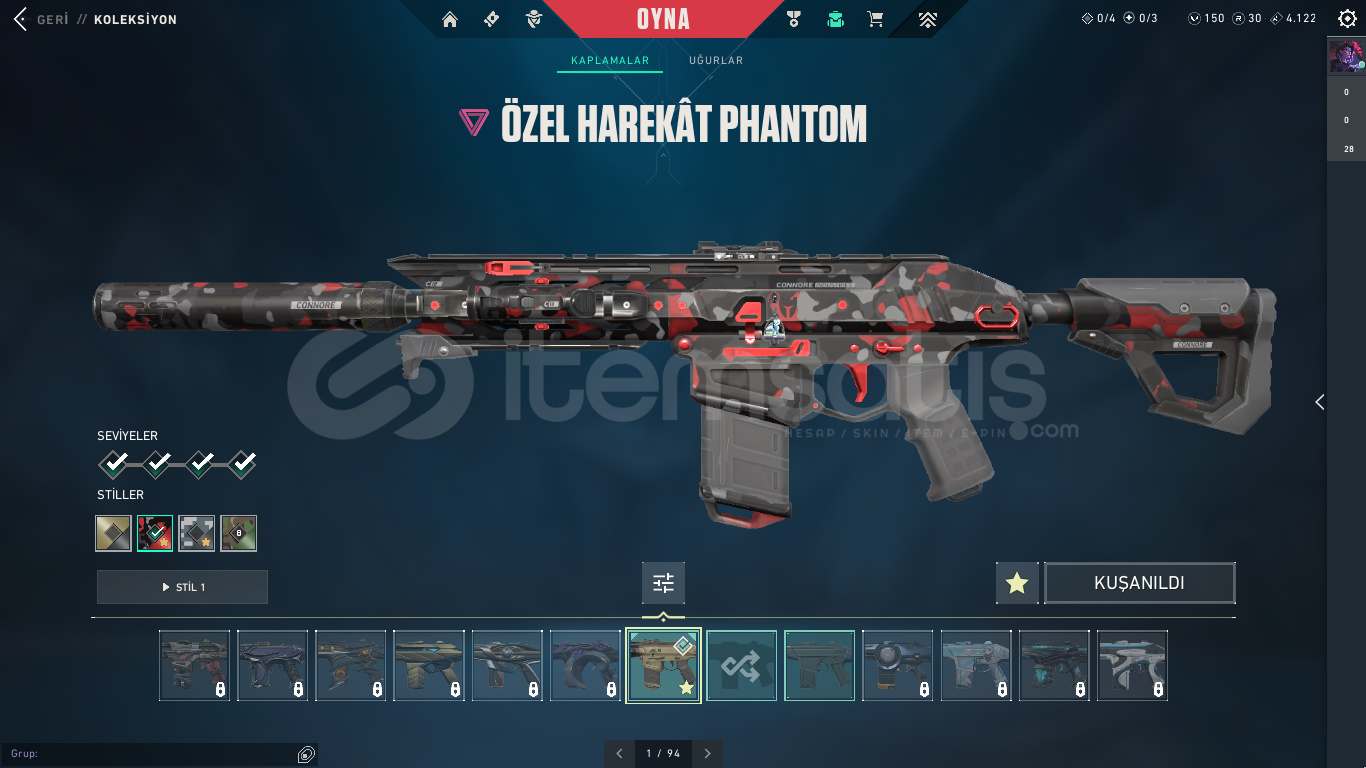1366x768 pixels.
Task: Toggle the favorite star next to KUŞANILDI
Action: [1016, 583]
